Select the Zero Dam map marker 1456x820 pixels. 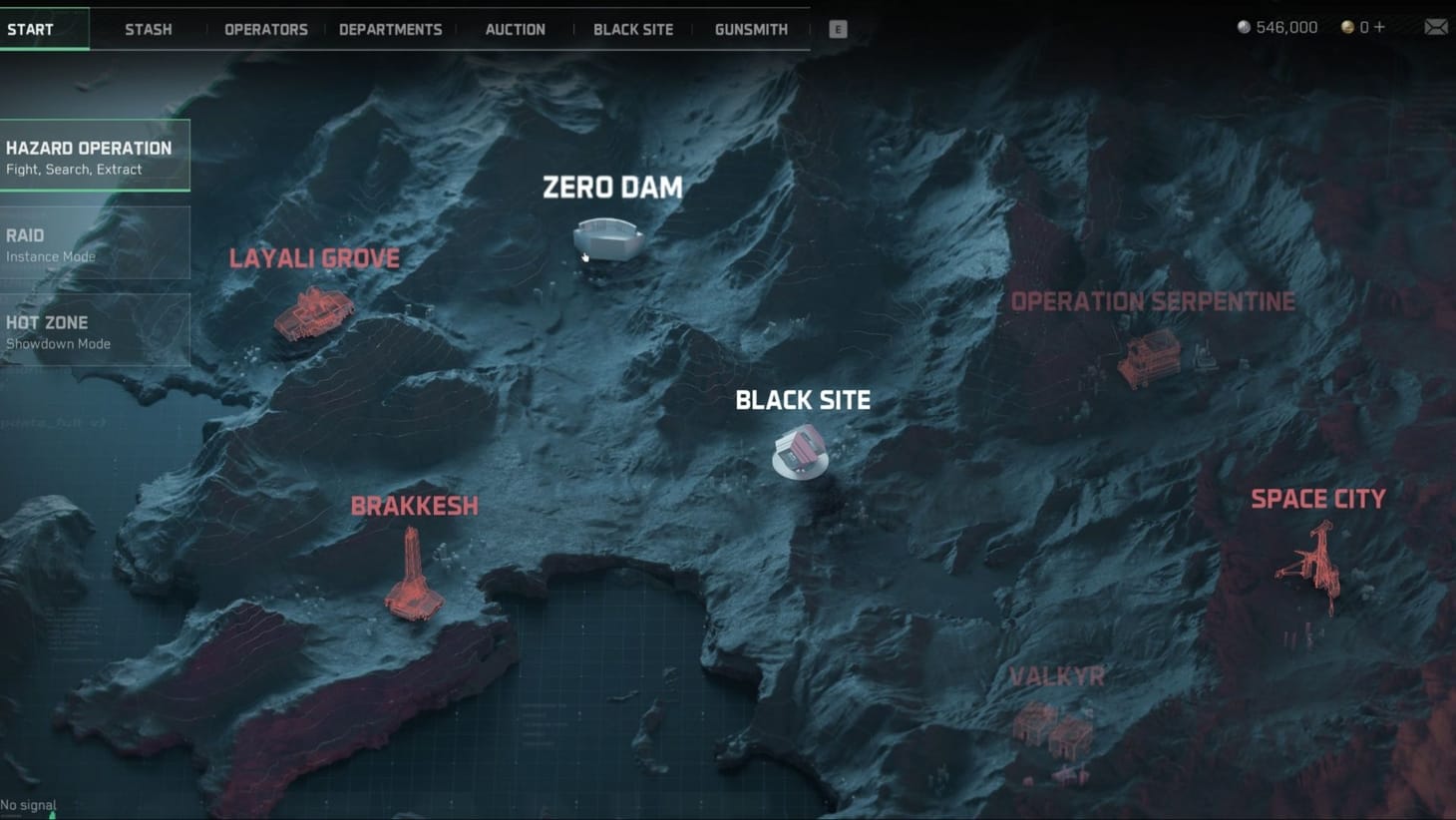(x=610, y=237)
